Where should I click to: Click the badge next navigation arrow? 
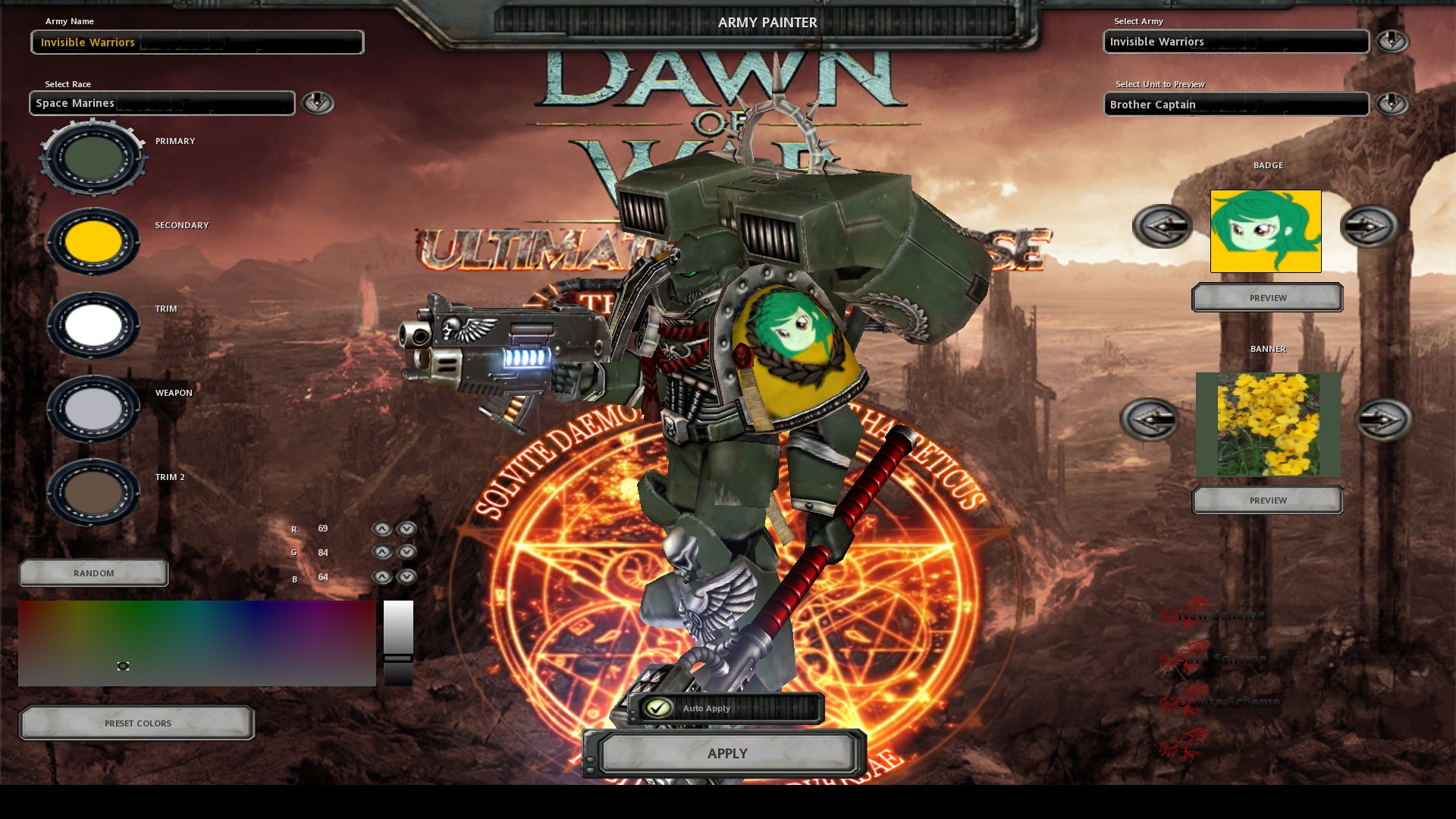coord(1371,226)
